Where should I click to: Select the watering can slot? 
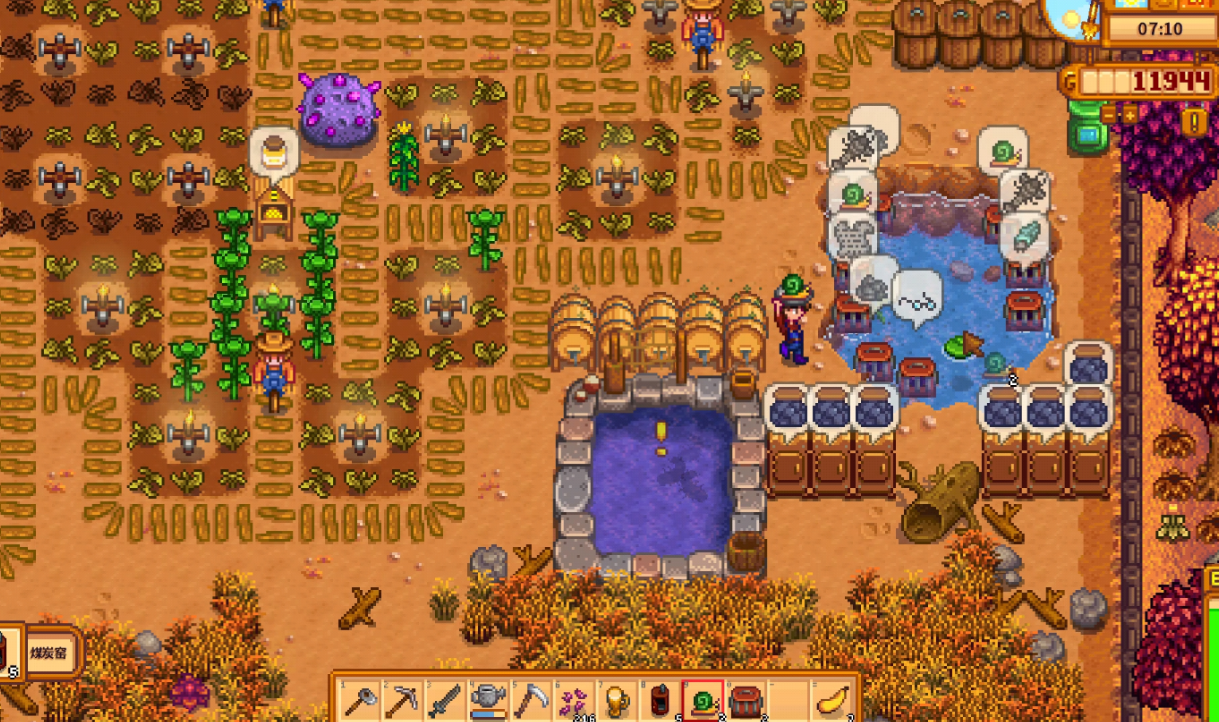click(x=489, y=699)
